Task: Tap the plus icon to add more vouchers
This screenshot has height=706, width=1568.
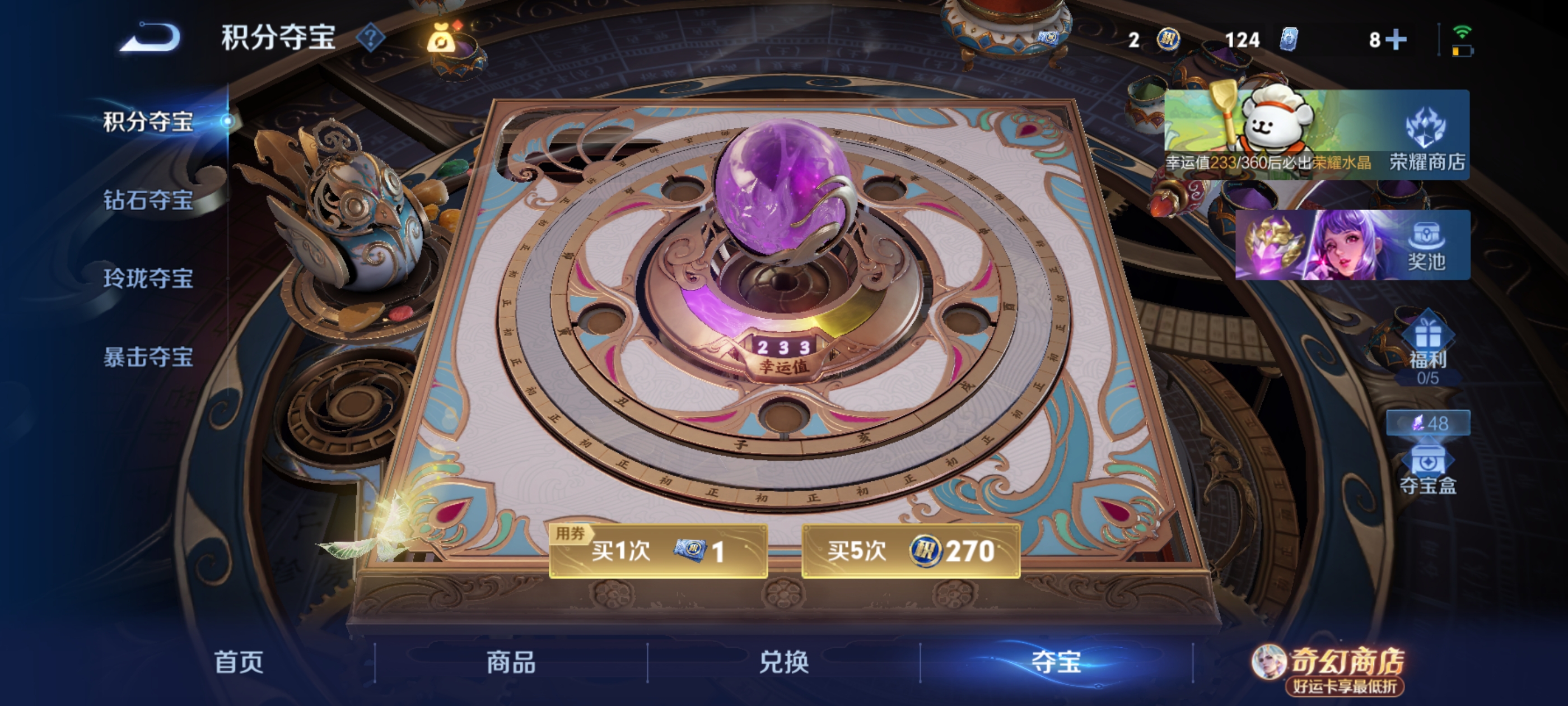Action: point(1398,39)
